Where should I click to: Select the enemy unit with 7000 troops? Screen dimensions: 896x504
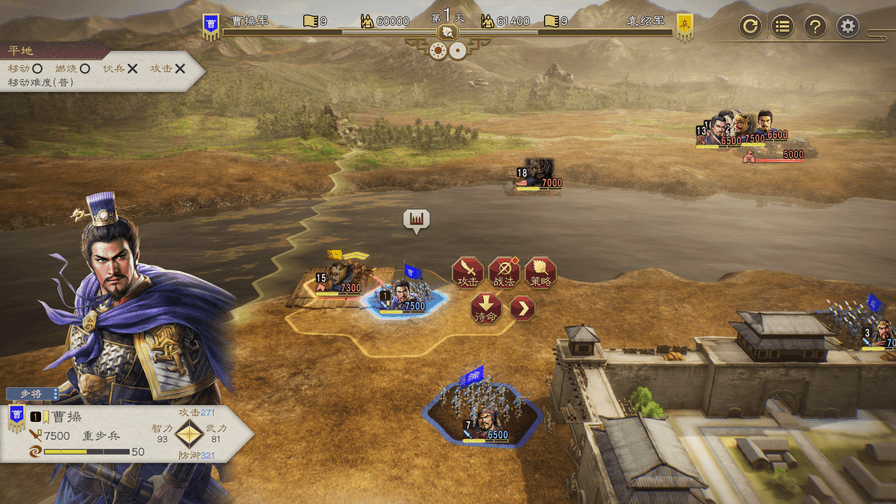click(538, 174)
